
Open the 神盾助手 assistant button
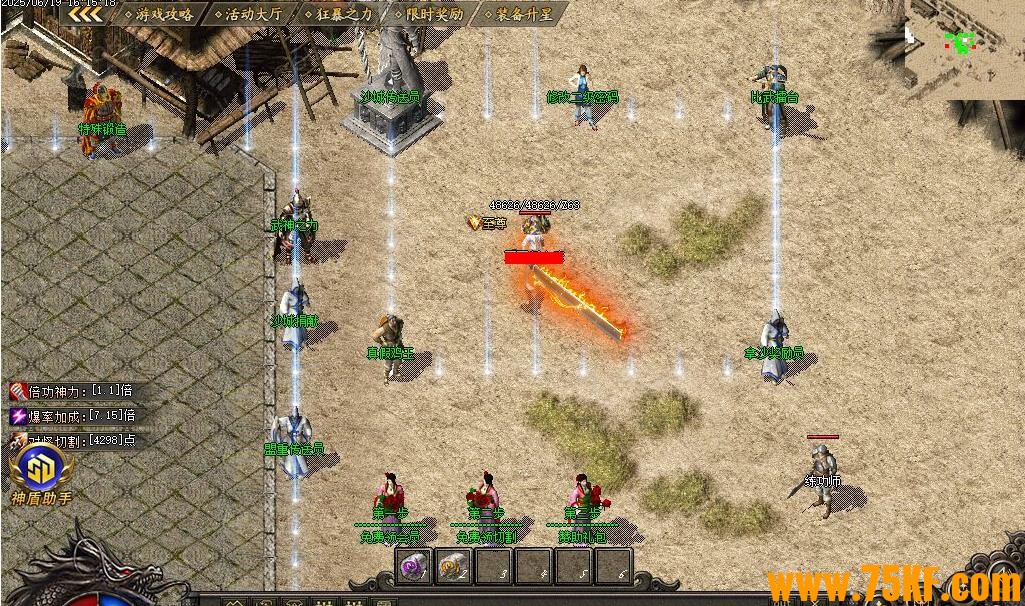(x=41, y=470)
